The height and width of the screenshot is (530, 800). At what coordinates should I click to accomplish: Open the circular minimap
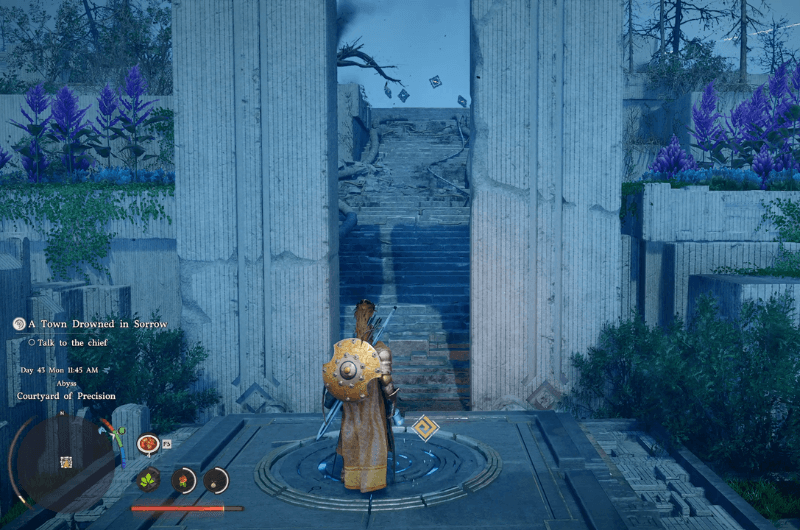point(62,461)
